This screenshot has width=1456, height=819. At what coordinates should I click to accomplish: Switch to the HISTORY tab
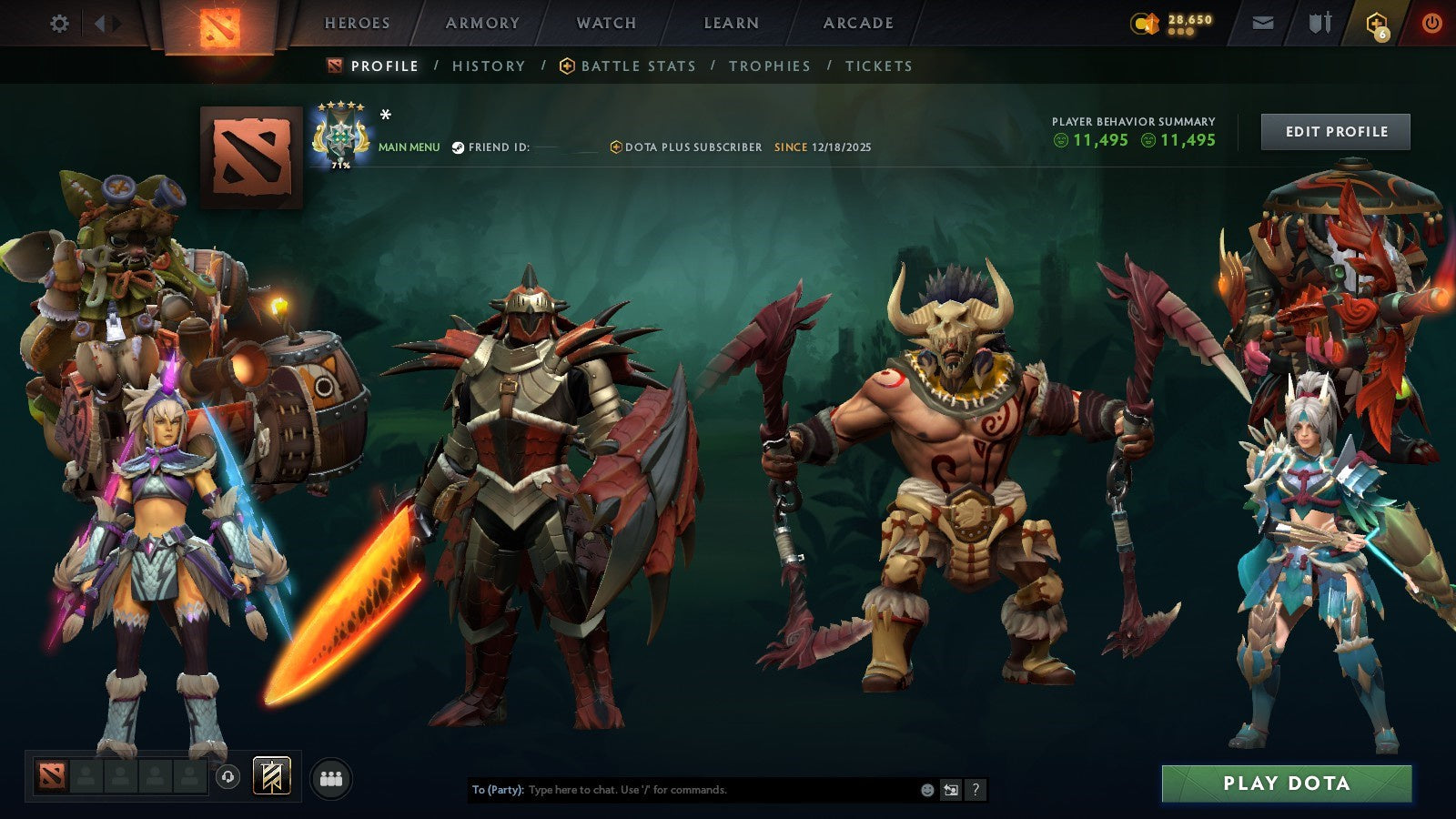point(489,66)
